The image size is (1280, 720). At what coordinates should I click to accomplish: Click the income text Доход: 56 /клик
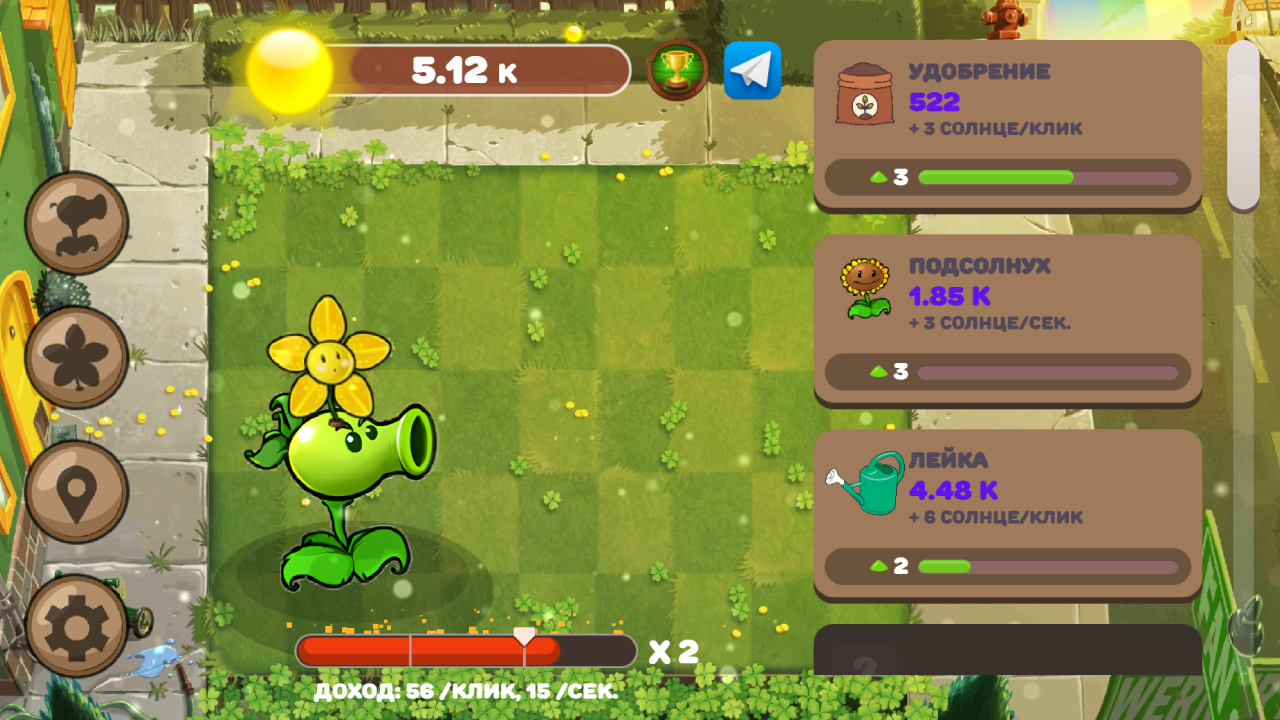tap(465, 690)
